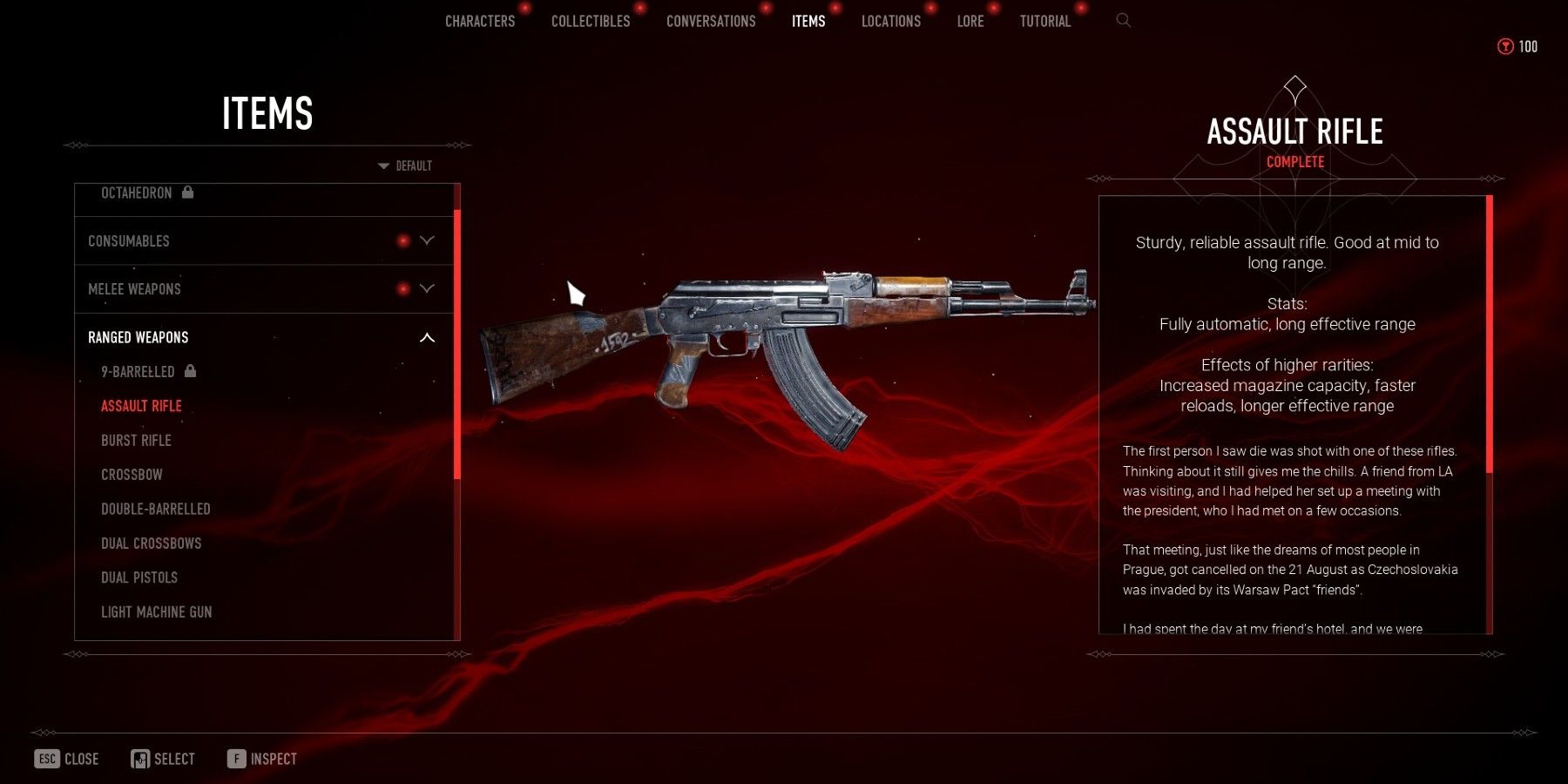Choose the Light Machine Gun entry

pyautogui.click(x=156, y=612)
